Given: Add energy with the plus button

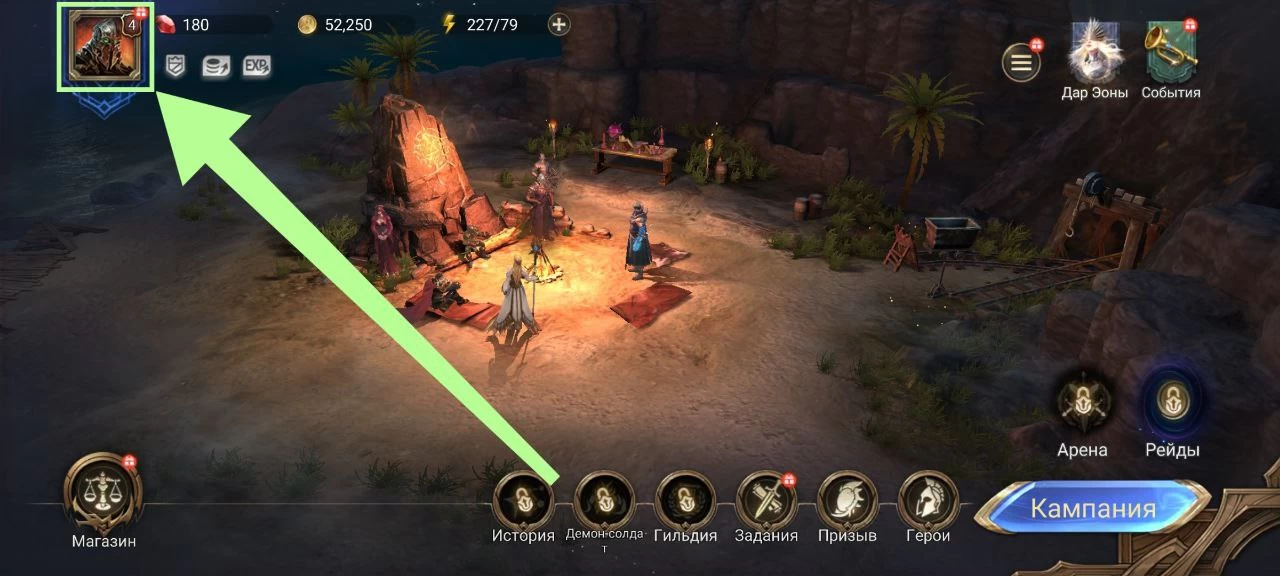Looking at the screenshot, I should click(x=560, y=25).
